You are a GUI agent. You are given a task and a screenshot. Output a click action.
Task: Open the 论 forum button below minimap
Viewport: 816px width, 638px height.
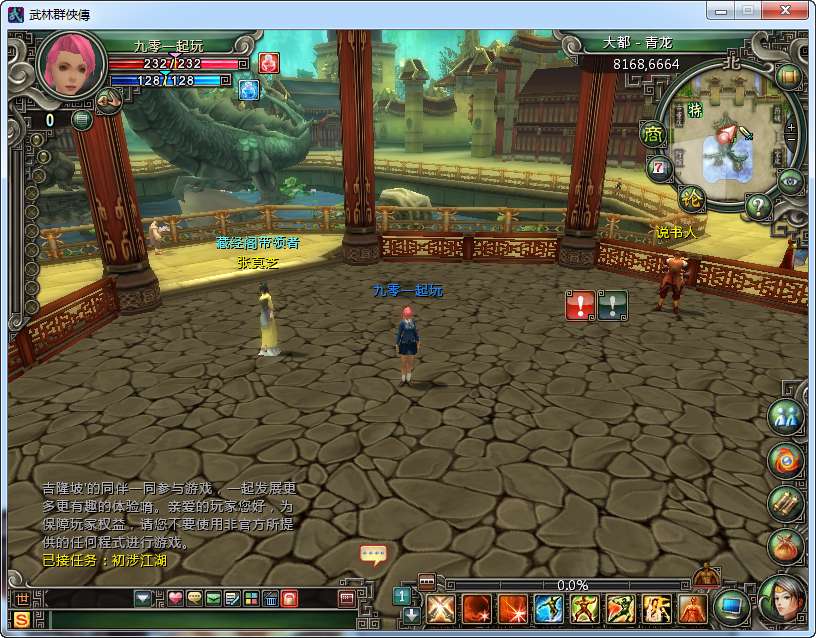coord(691,198)
